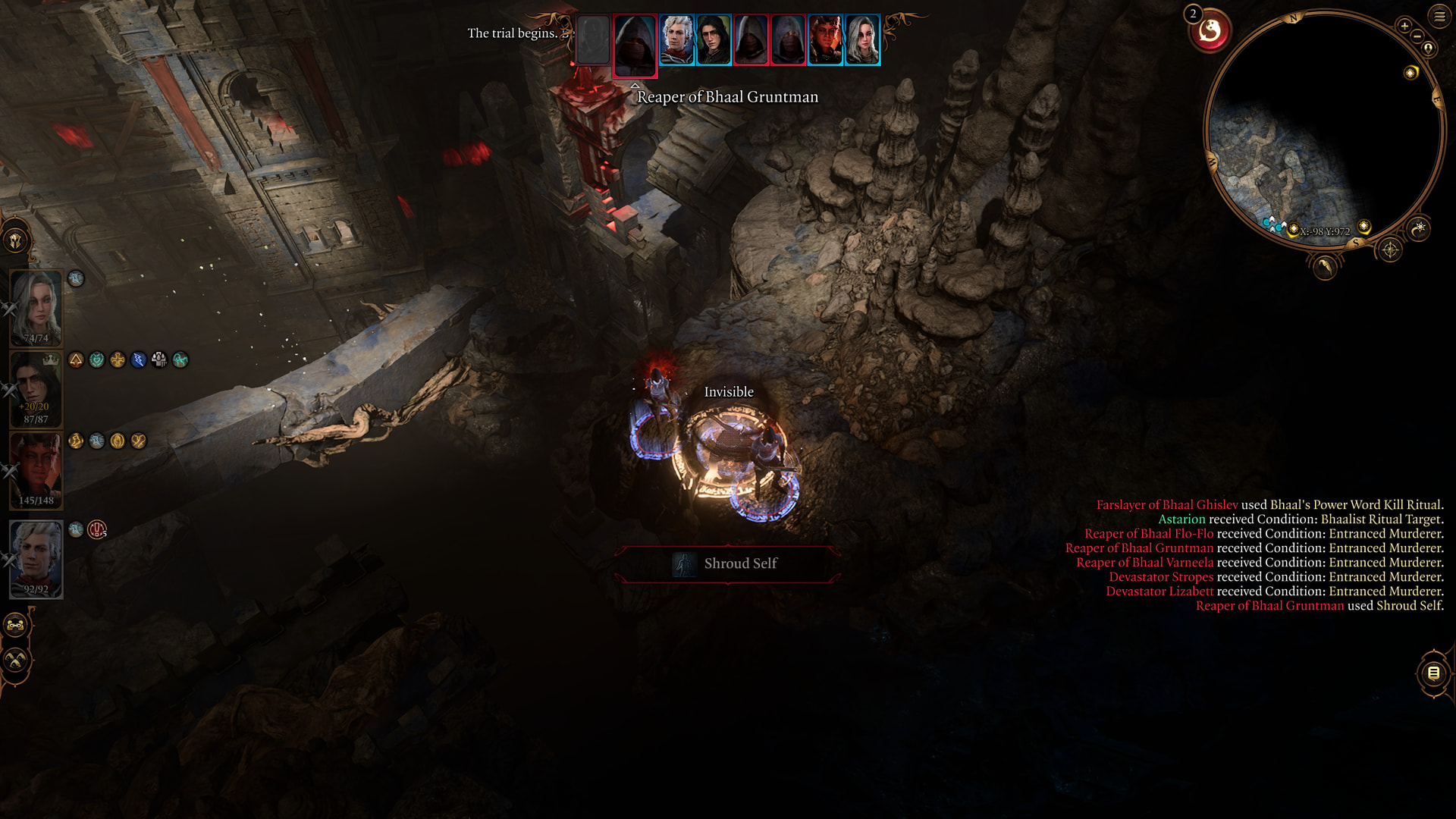Open the minimap

tap(1323, 125)
